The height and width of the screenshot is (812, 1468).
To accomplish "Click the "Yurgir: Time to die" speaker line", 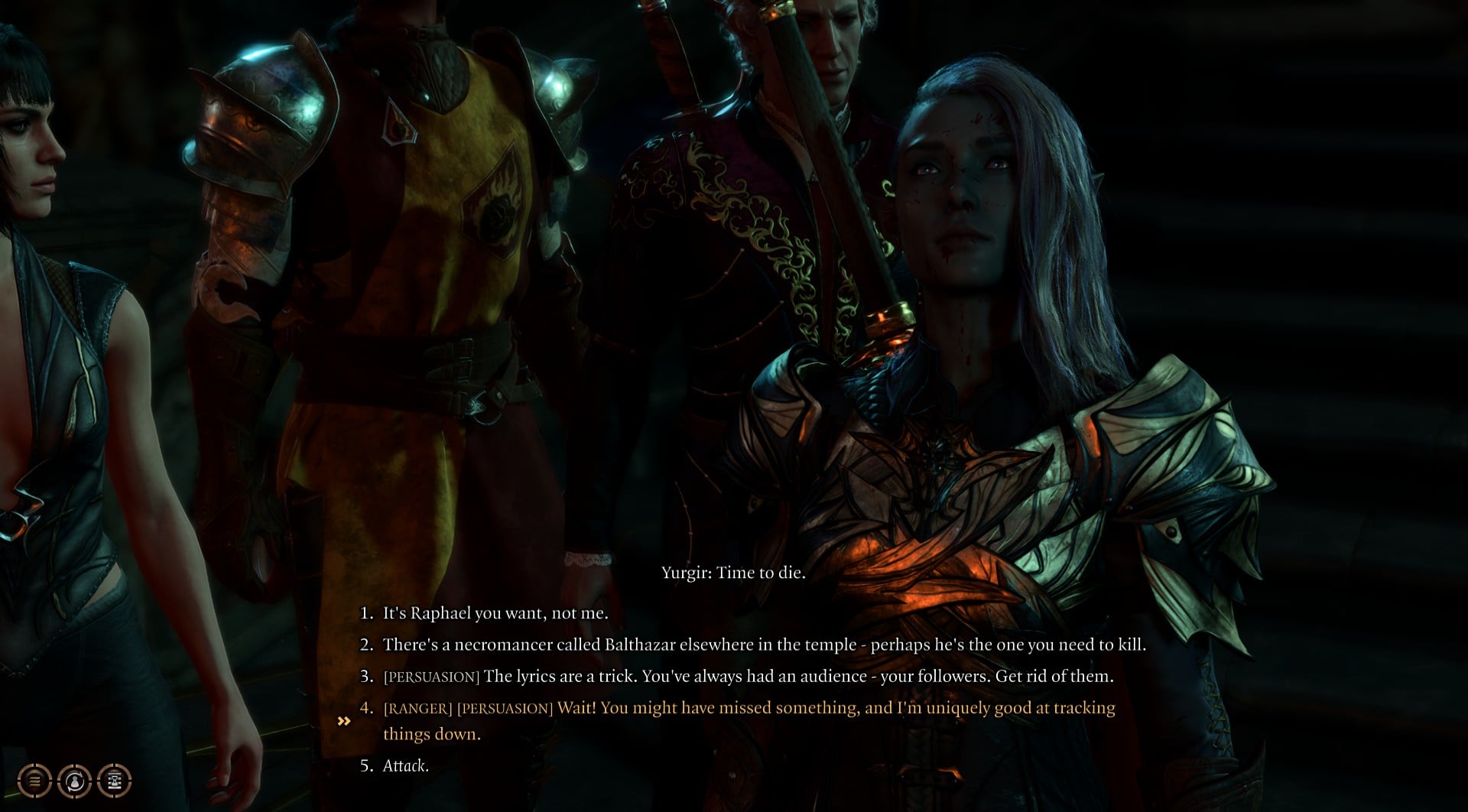I will (734, 572).
